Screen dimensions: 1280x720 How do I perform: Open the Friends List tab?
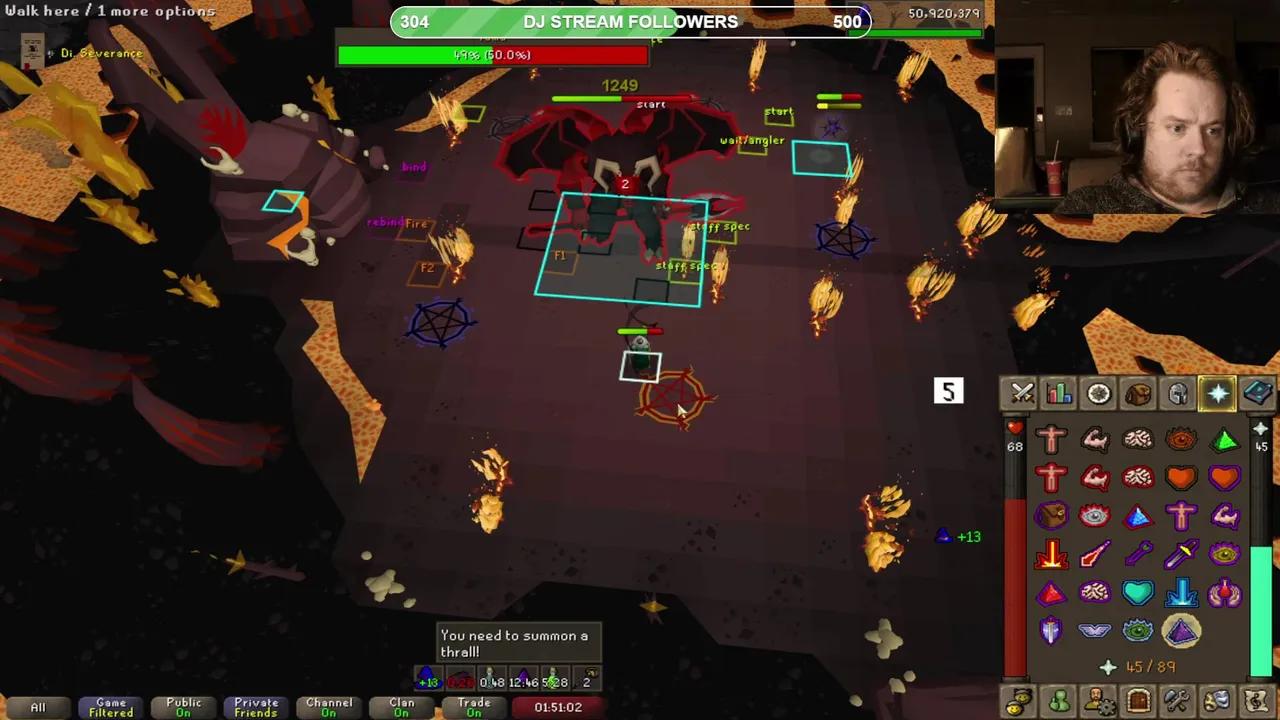[1058, 700]
